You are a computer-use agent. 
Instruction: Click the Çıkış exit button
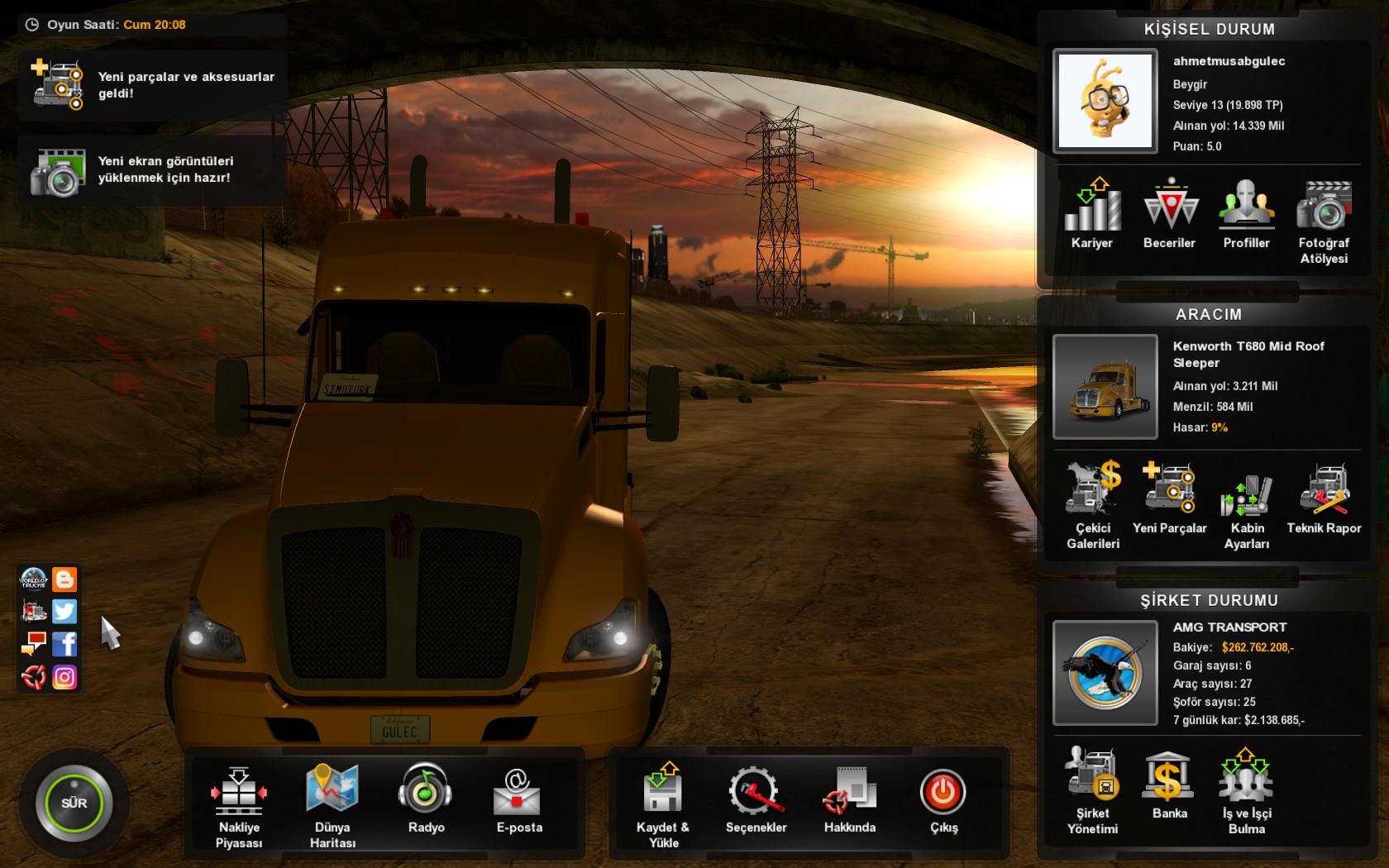click(x=943, y=798)
